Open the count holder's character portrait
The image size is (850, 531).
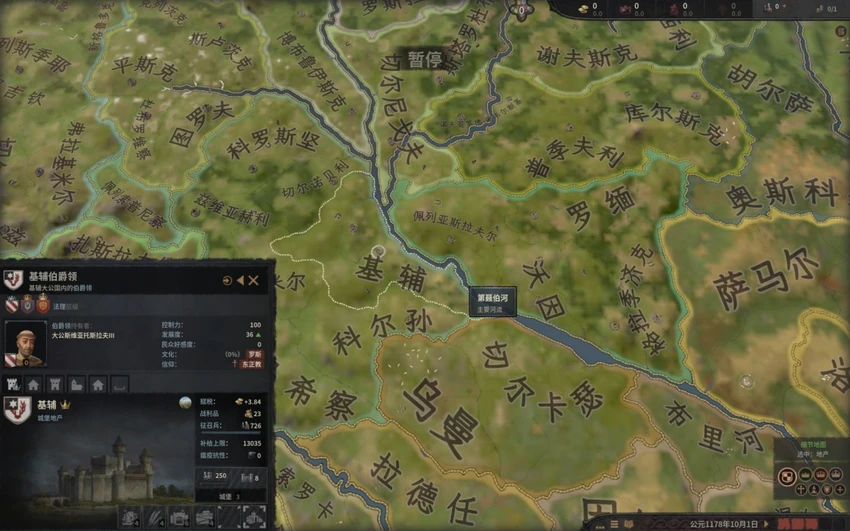pyautogui.click(x=24, y=342)
